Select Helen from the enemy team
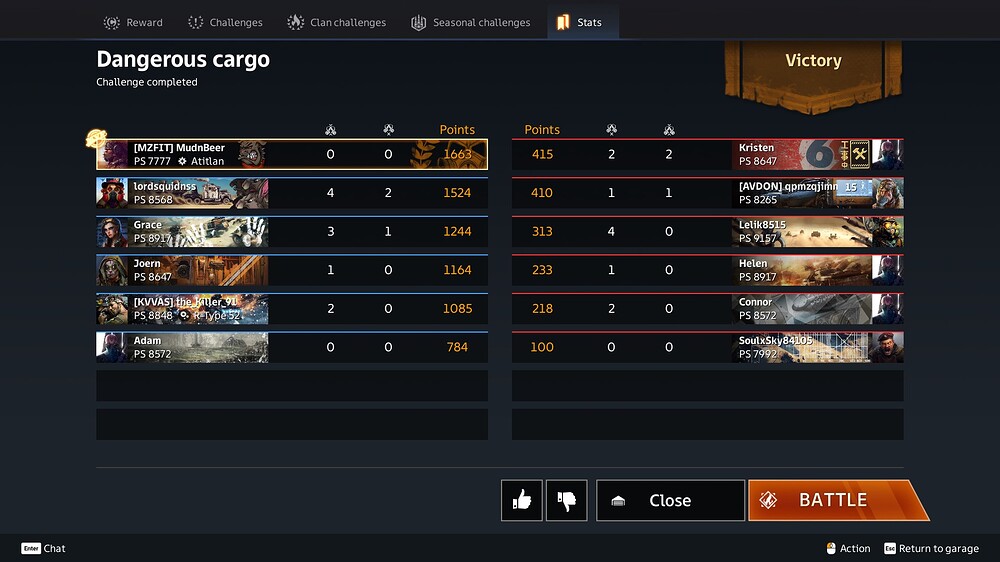This screenshot has height=562, width=1000. coord(707,270)
